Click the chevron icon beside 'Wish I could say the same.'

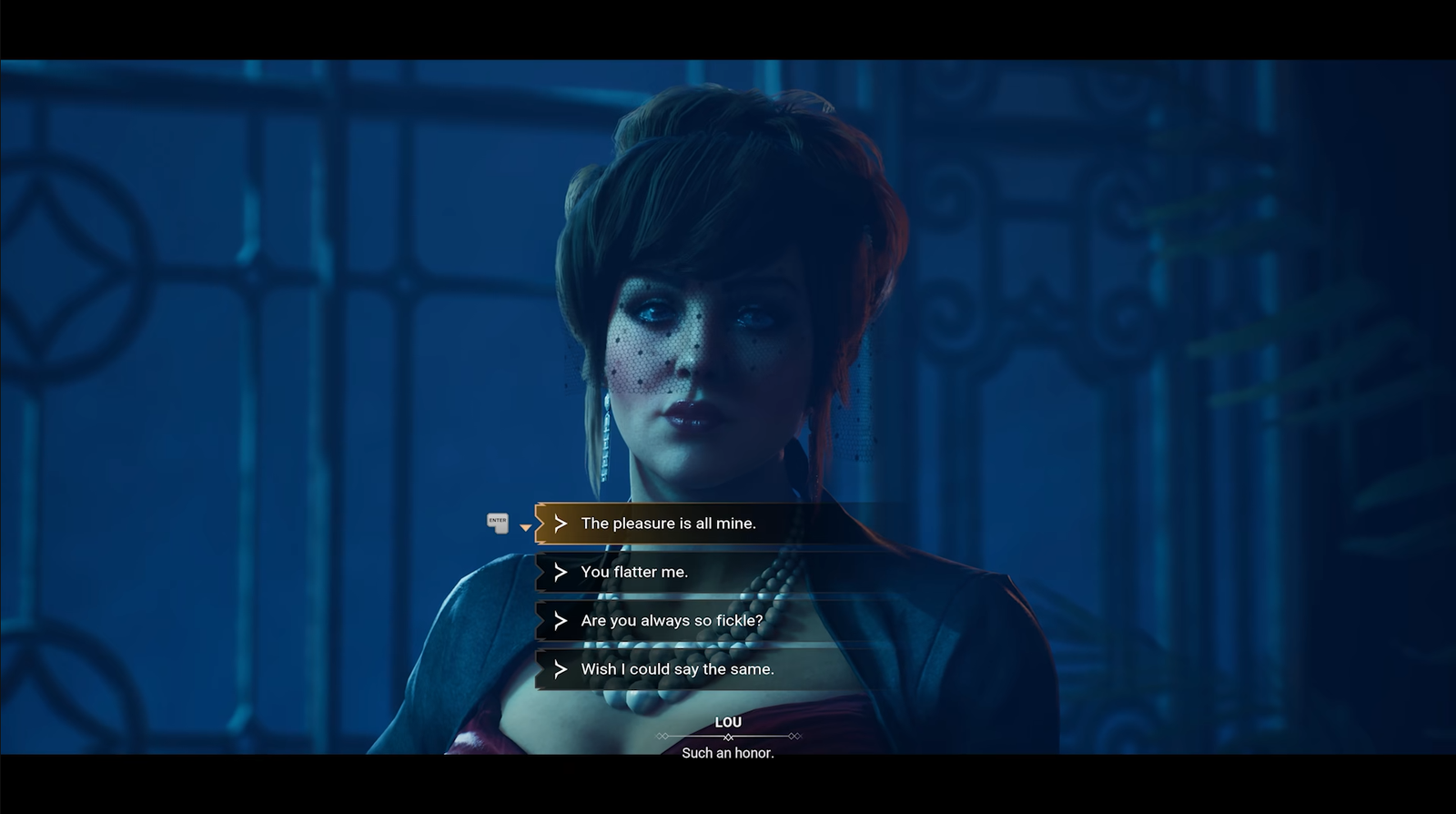(x=560, y=669)
